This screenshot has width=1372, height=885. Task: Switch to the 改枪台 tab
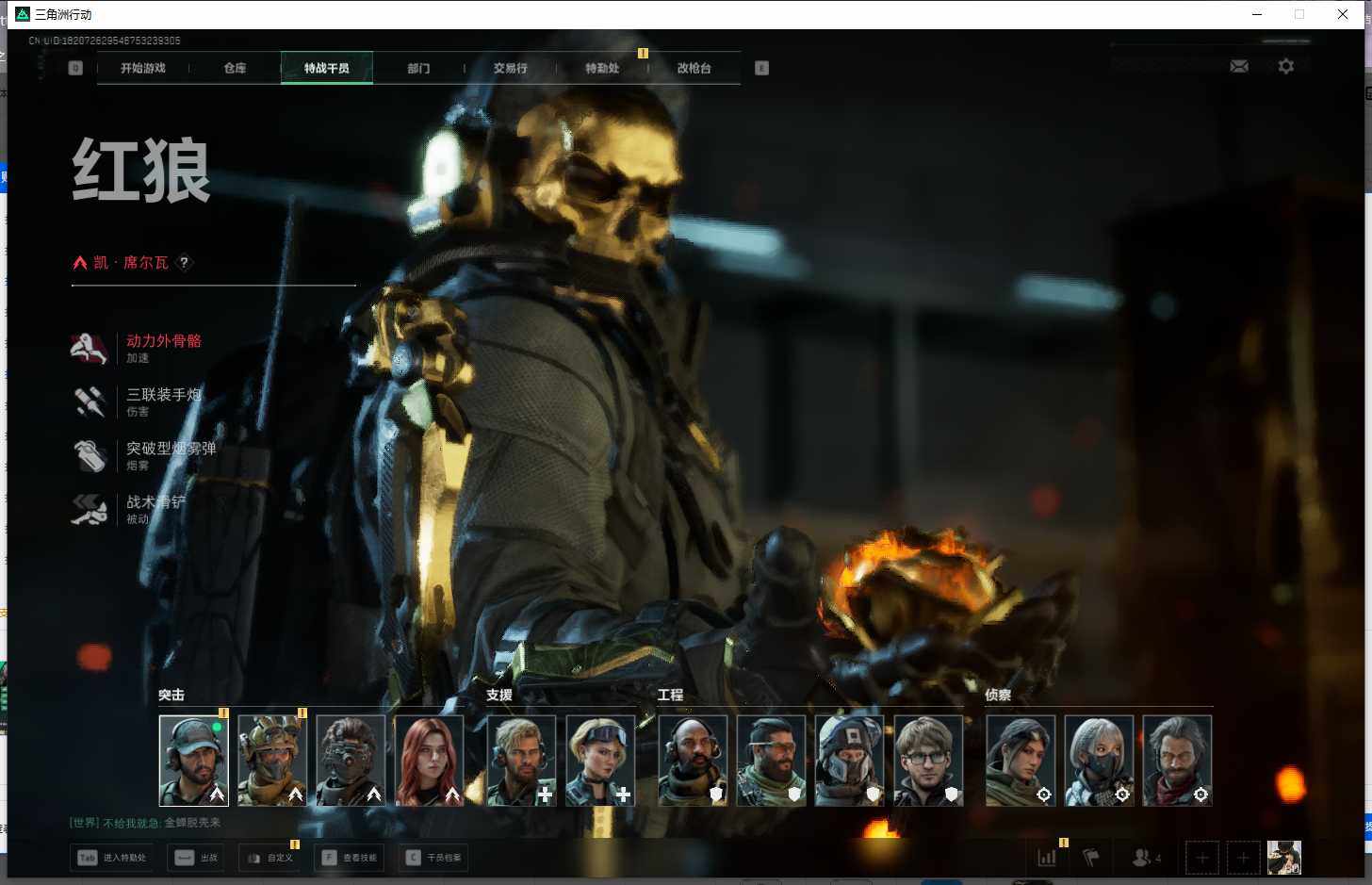pyautogui.click(x=694, y=68)
